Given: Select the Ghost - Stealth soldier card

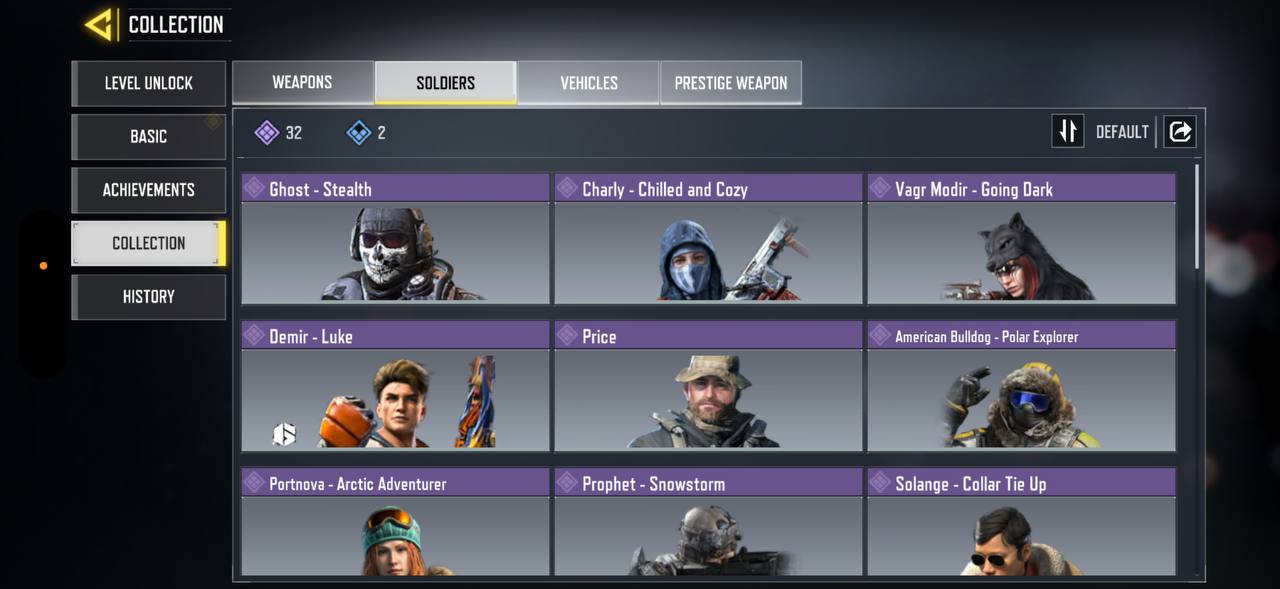Looking at the screenshot, I should (x=395, y=240).
